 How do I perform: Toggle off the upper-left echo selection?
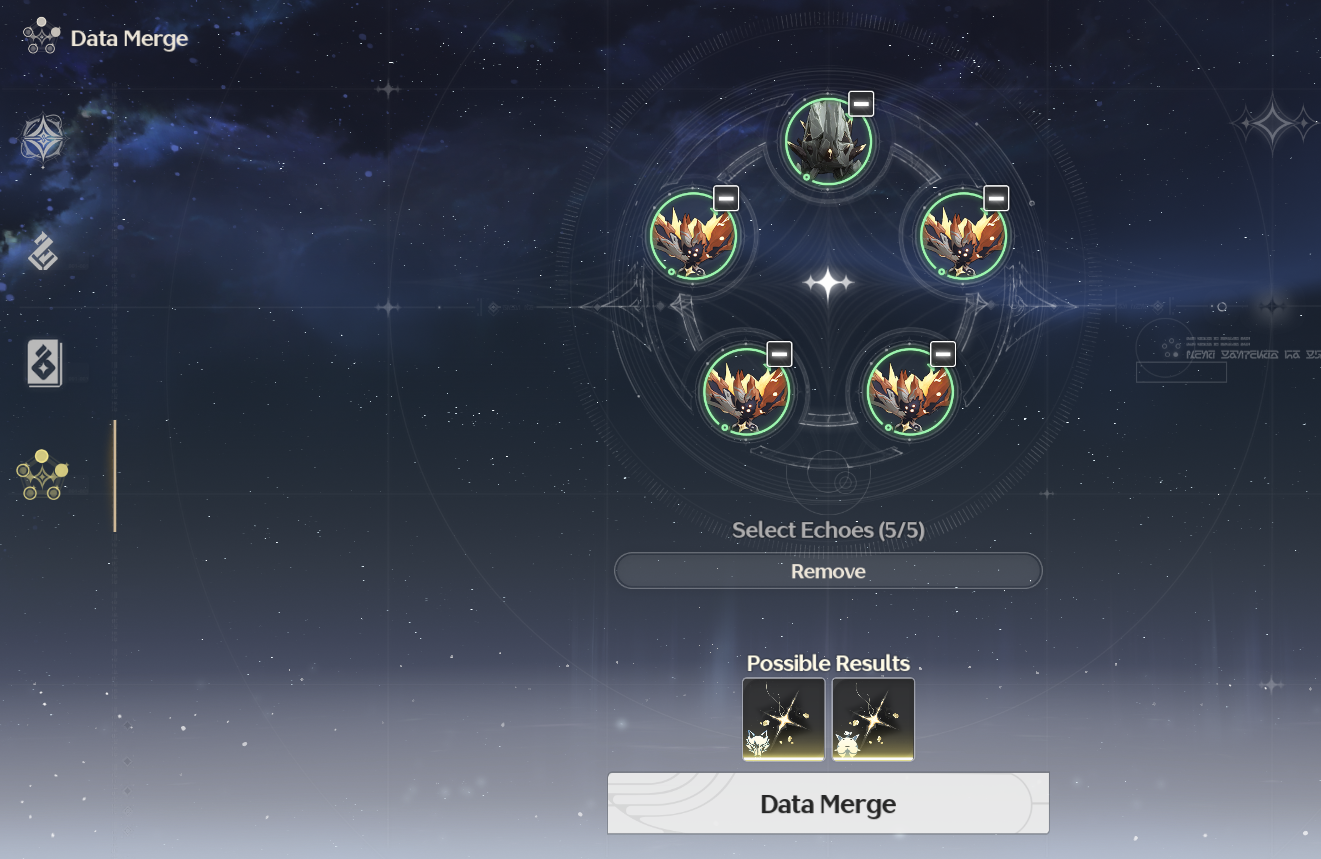tap(724, 198)
